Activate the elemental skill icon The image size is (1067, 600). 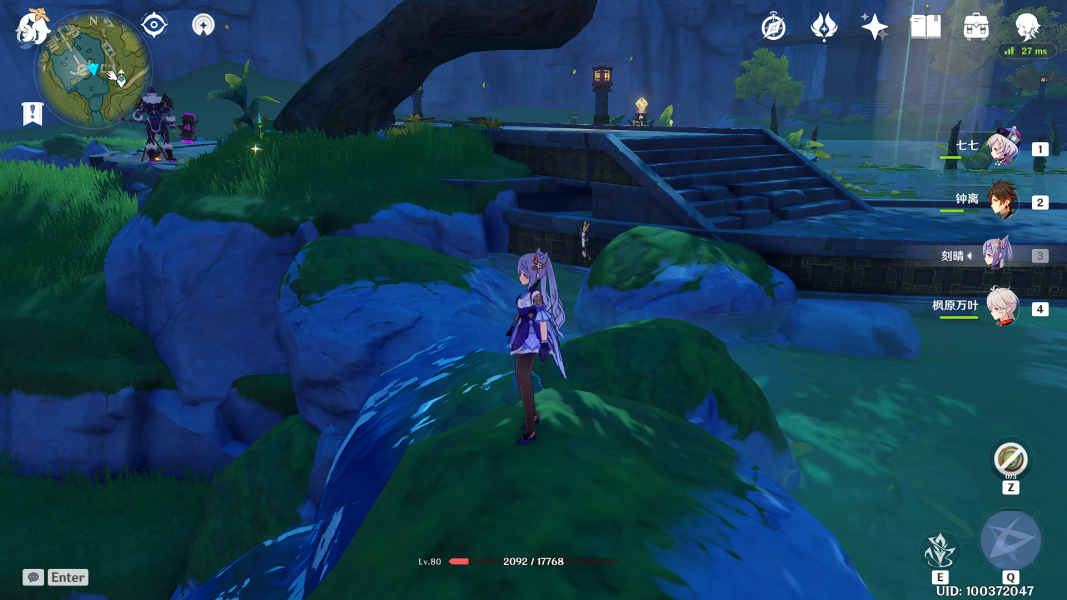940,551
